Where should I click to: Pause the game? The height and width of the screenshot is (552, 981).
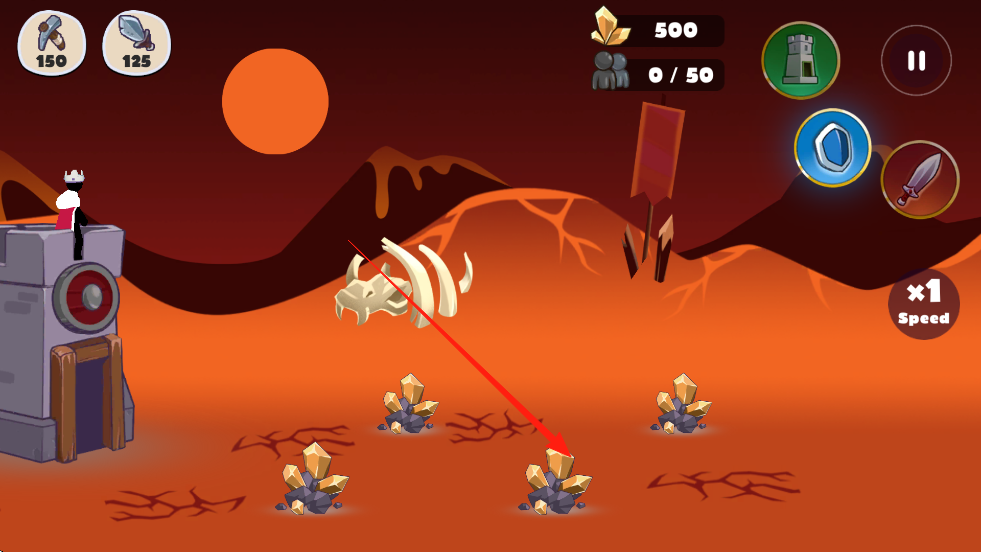pyautogui.click(x=916, y=61)
